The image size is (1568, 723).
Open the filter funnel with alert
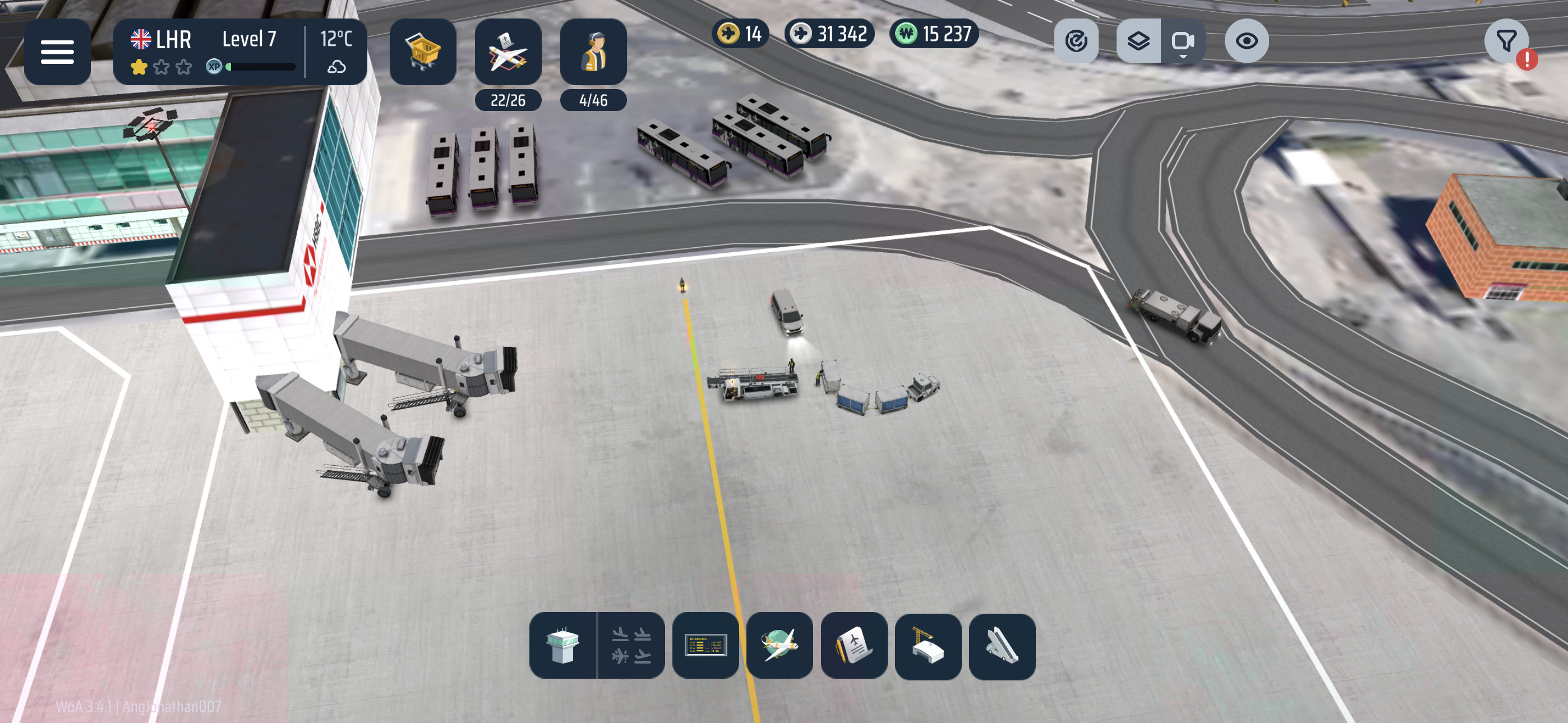click(1506, 41)
